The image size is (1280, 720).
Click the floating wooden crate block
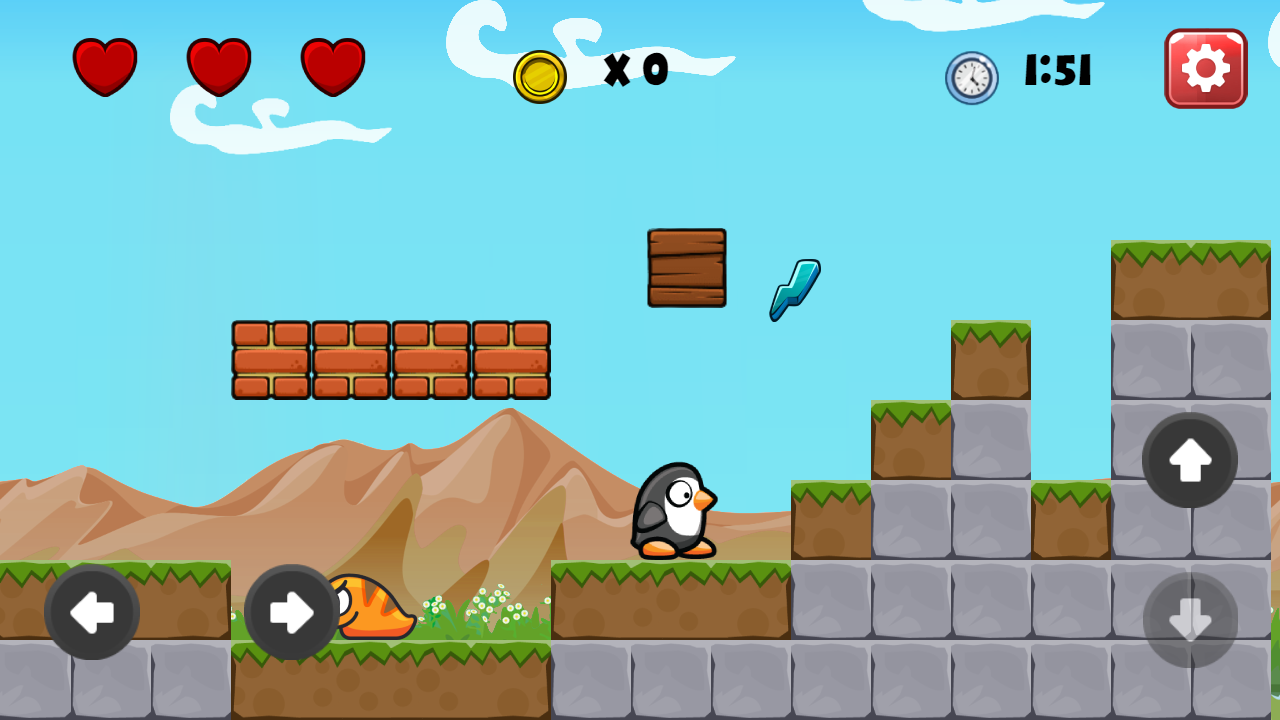(x=686, y=270)
